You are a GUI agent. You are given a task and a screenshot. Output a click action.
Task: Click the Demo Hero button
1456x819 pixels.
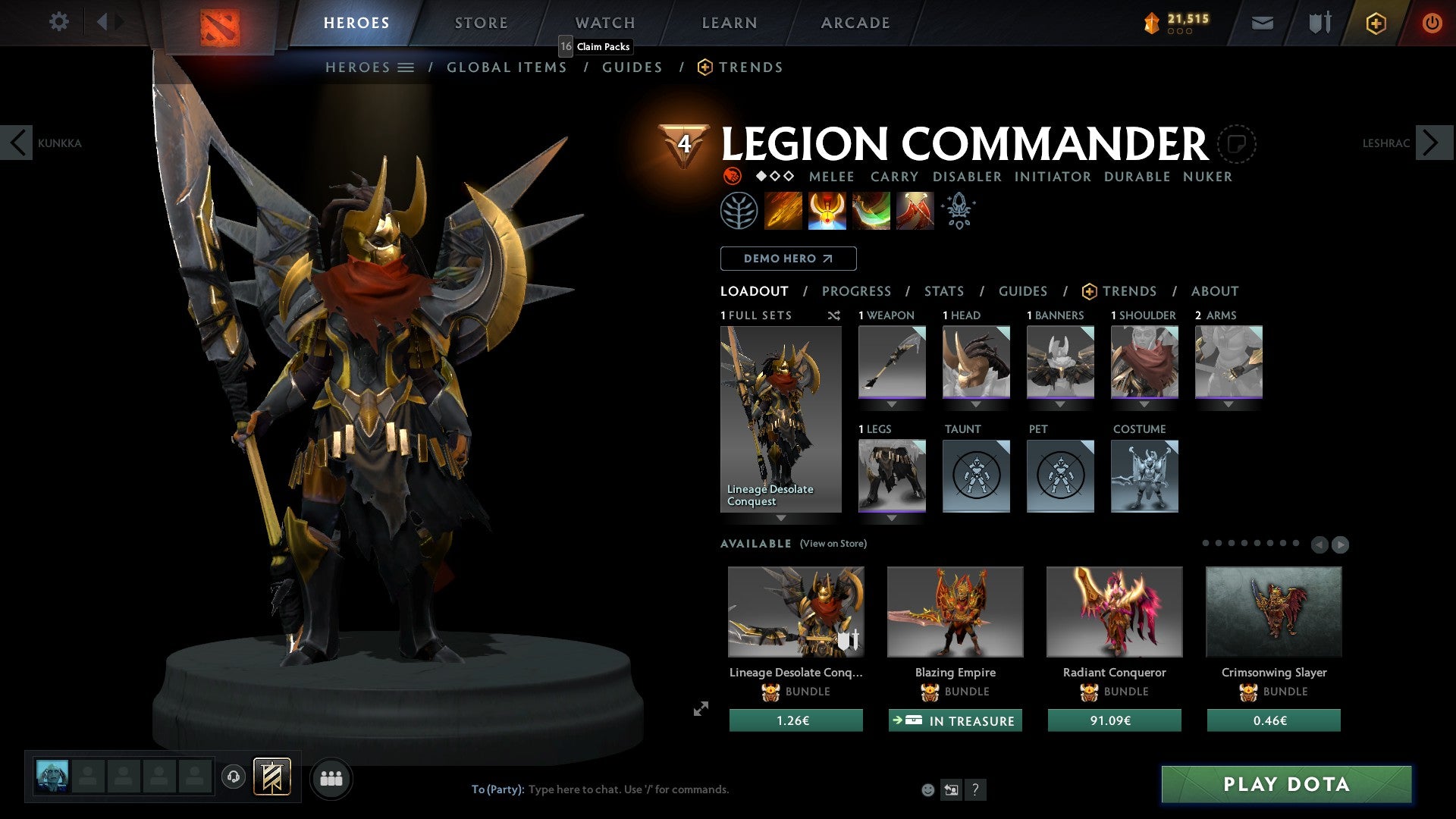pos(787,258)
